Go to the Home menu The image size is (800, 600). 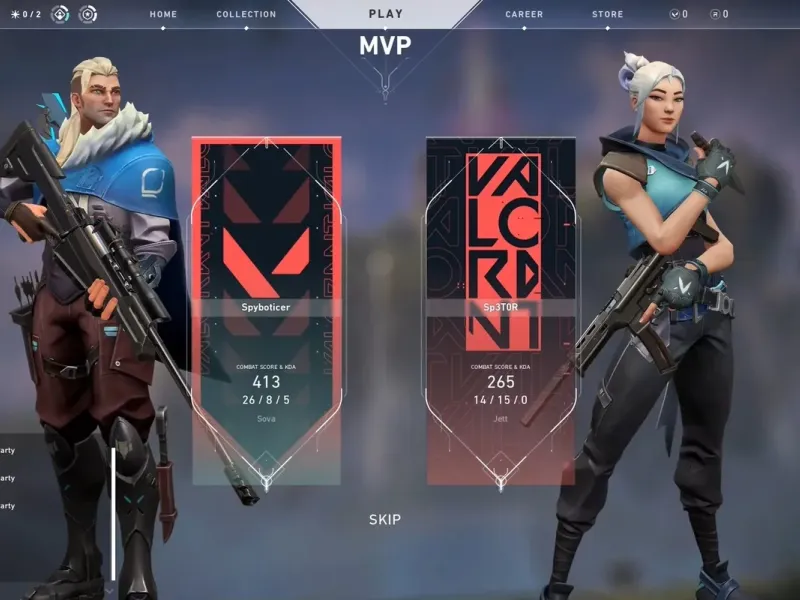pos(163,14)
